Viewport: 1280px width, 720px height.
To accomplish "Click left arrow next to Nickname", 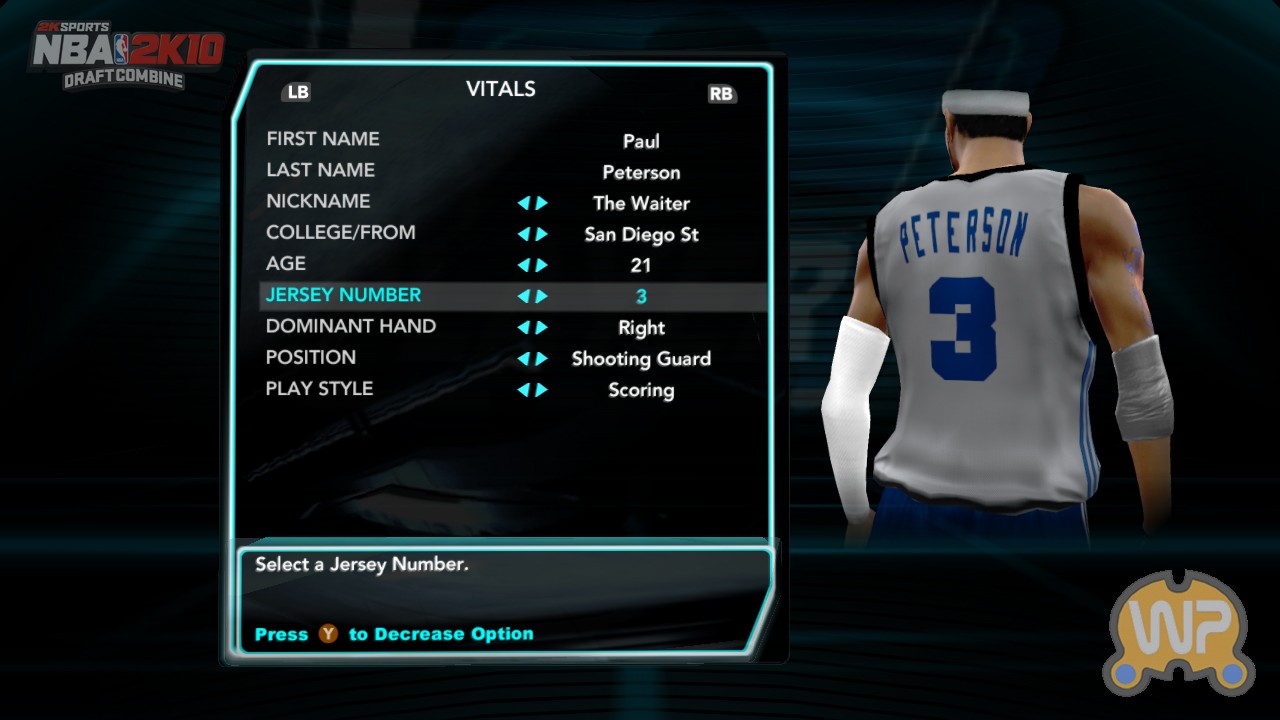I will pyautogui.click(x=523, y=203).
